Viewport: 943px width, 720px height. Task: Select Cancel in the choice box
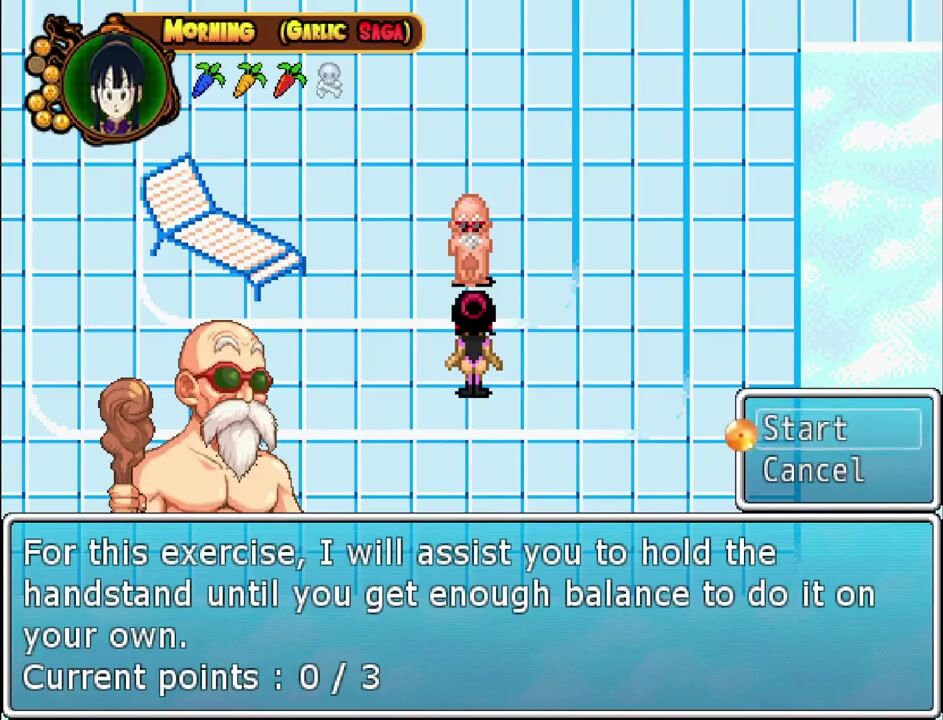tap(813, 470)
